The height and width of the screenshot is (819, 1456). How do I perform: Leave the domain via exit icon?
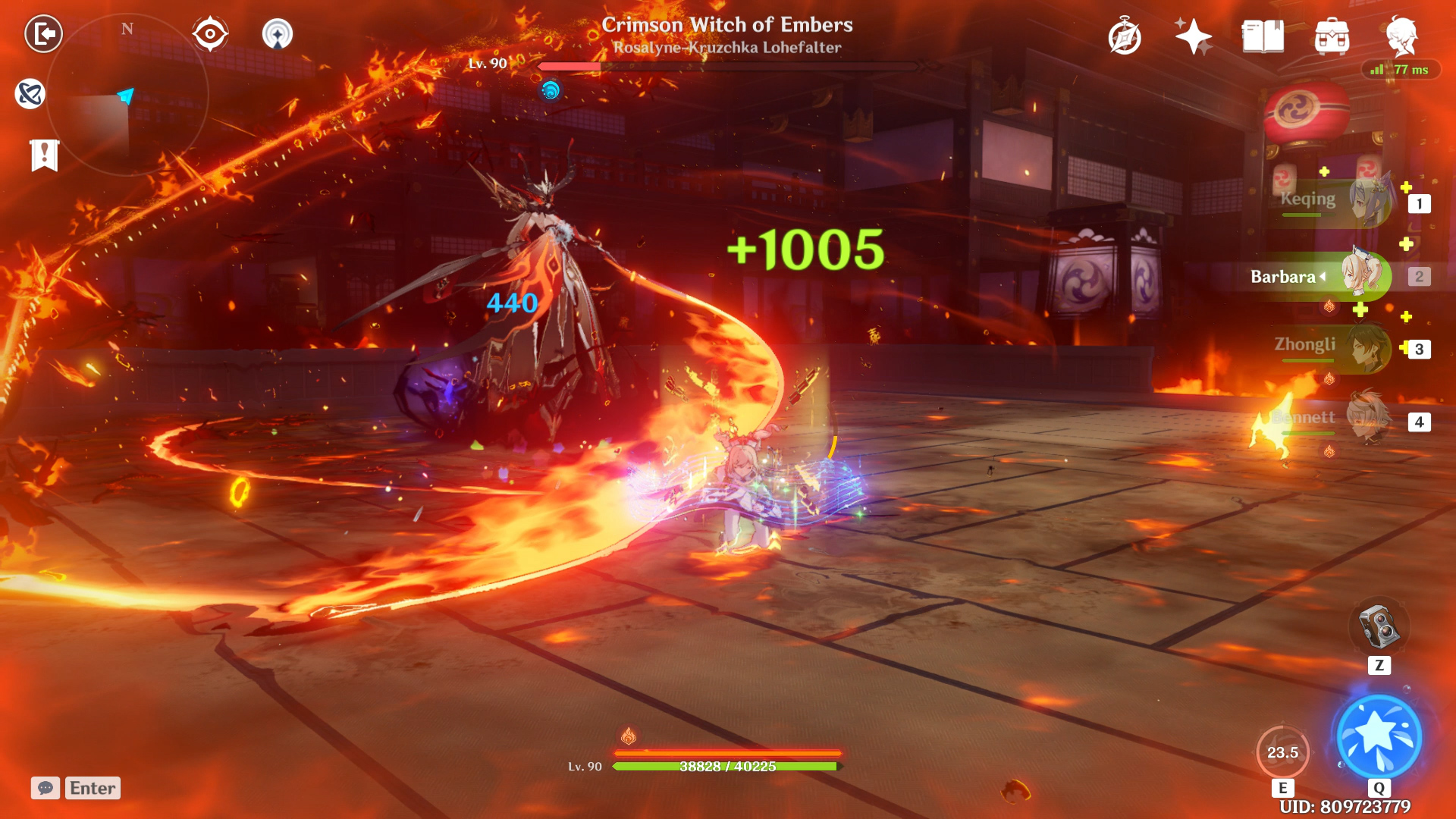[43, 34]
